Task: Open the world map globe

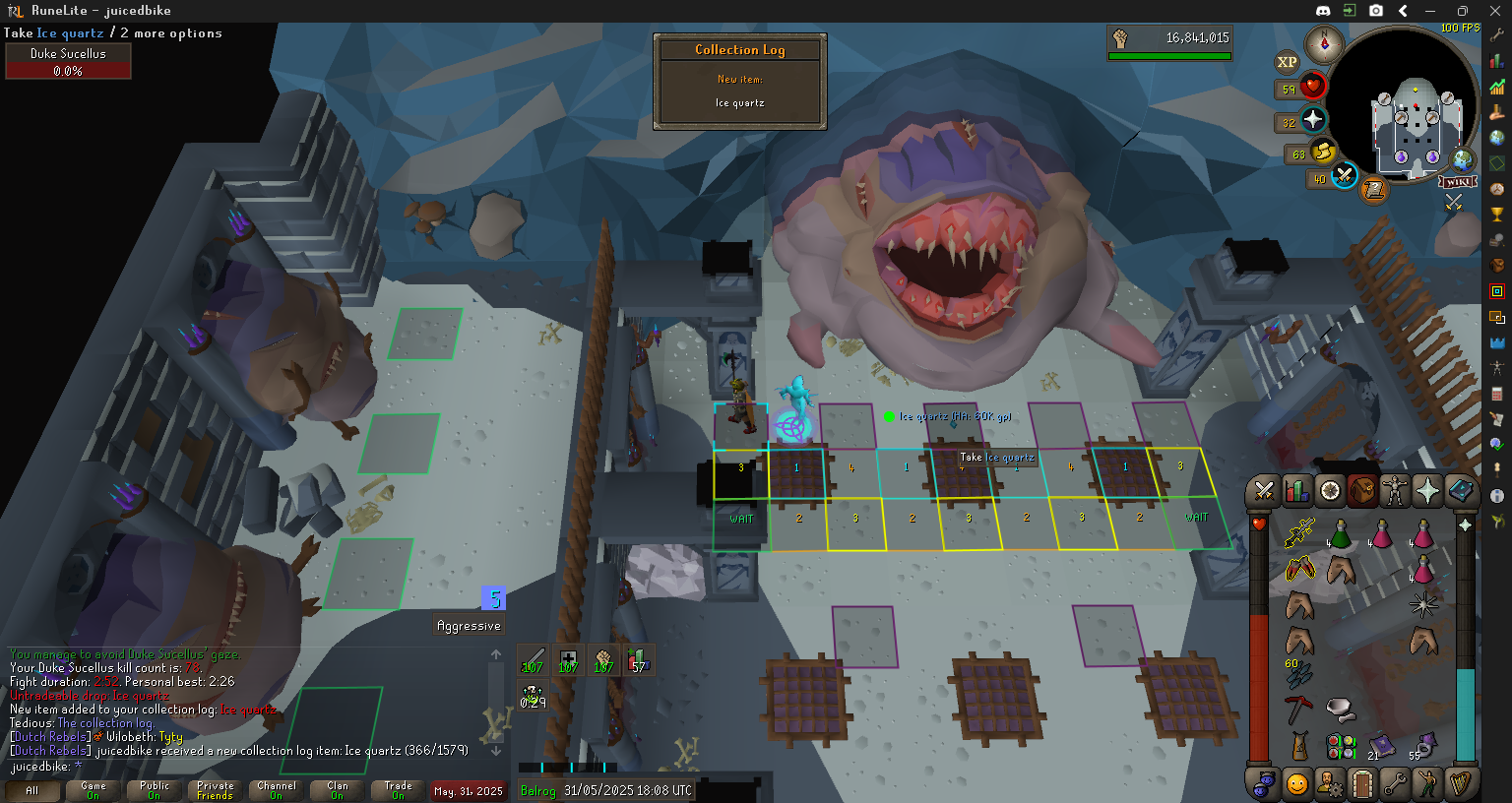Action: pos(1464,159)
